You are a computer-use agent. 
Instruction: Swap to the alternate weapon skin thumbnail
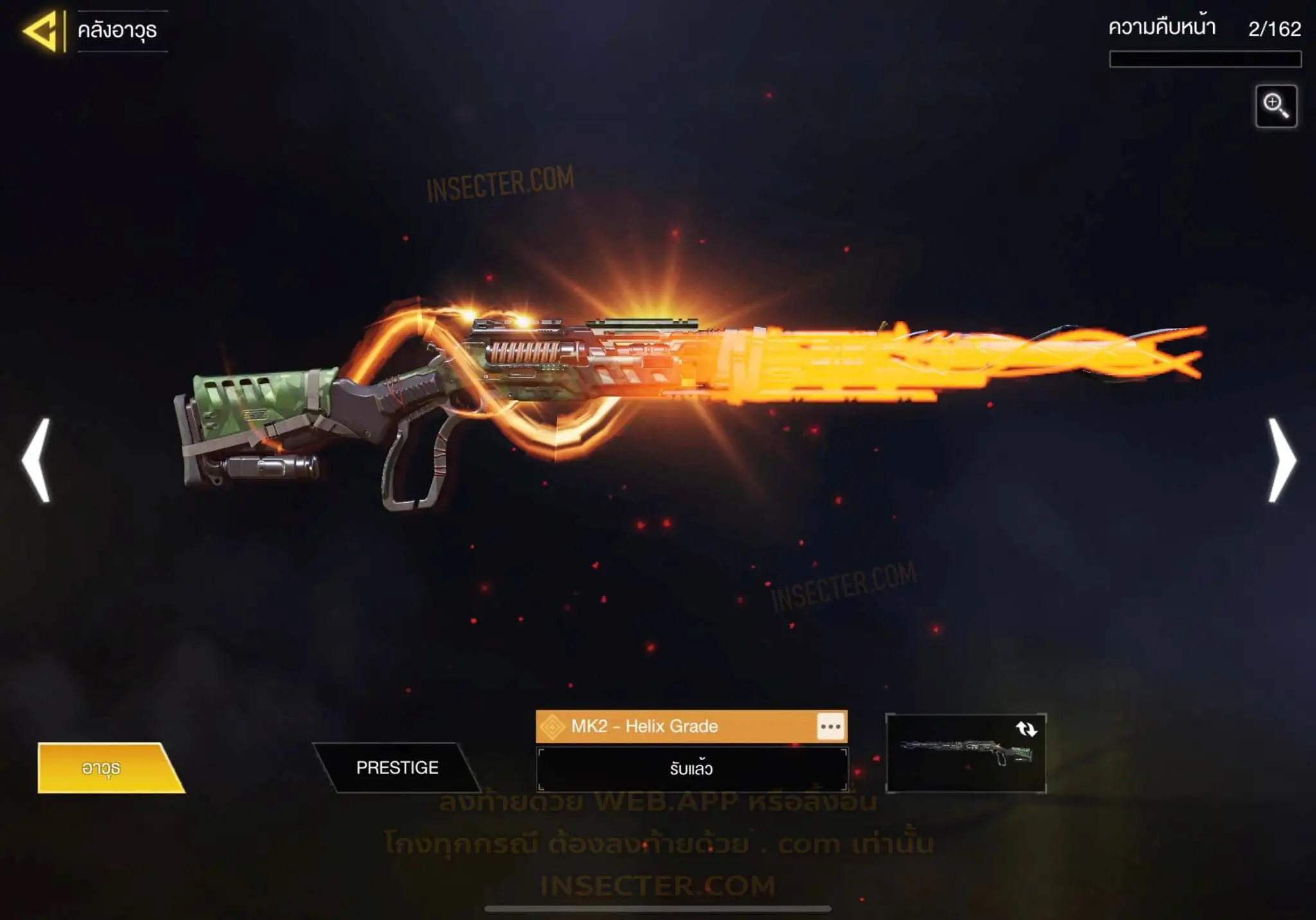[966, 753]
